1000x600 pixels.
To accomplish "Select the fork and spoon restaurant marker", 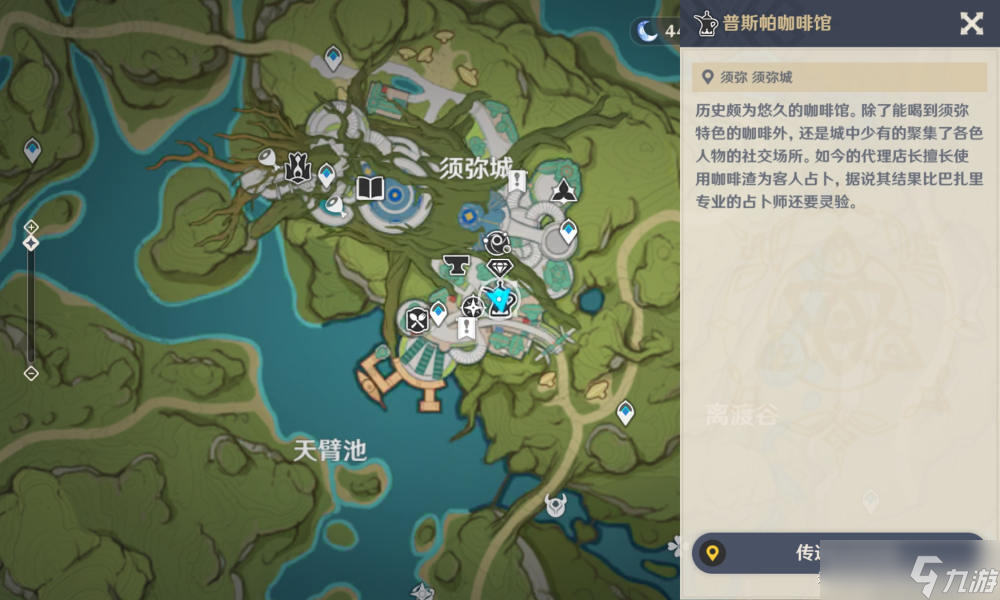I will (x=416, y=319).
